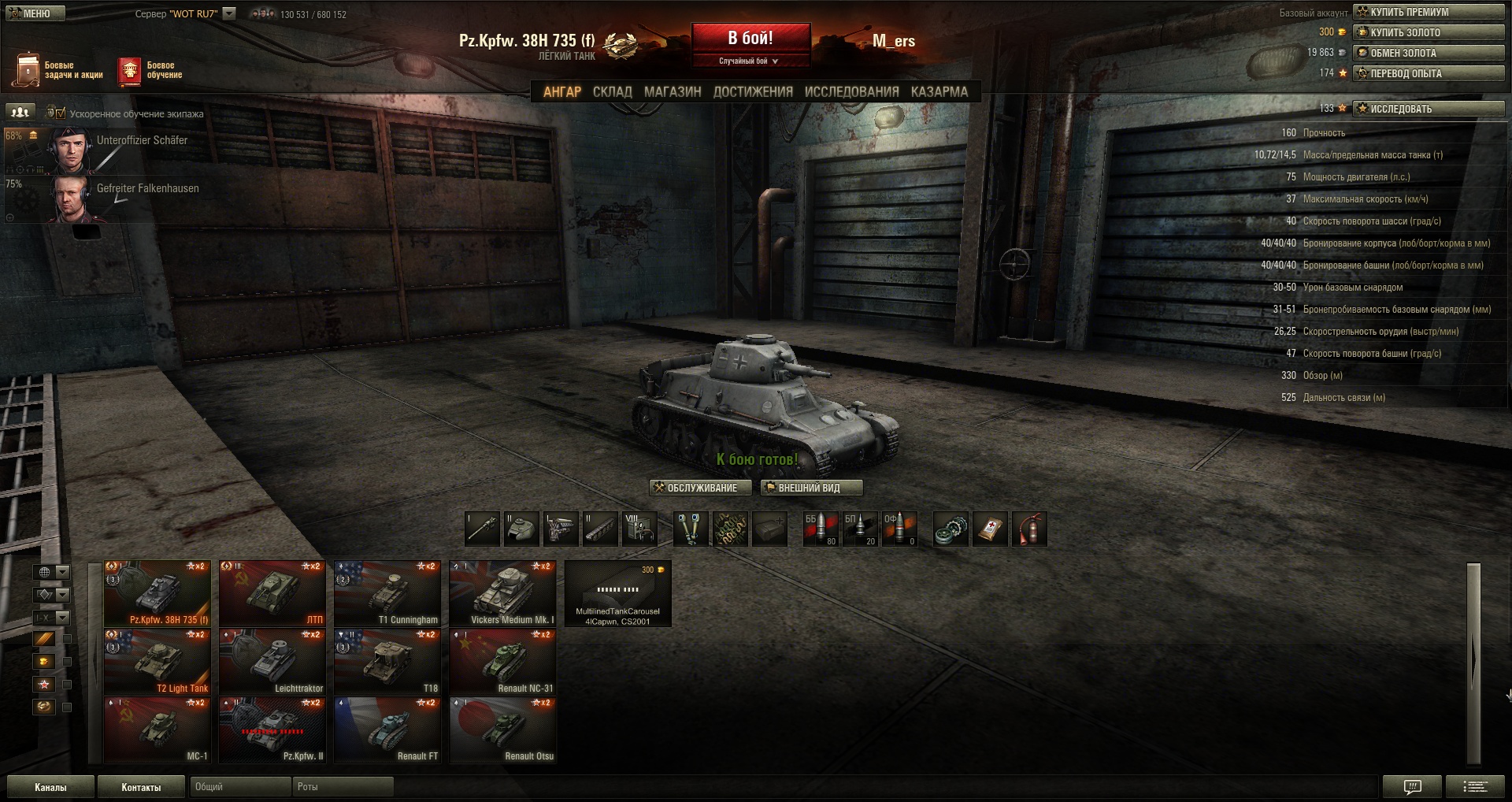Viewport: 1512px width, 802px height.
Task: Start battle with the В бой! button
Action: click(x=750, y=39)
